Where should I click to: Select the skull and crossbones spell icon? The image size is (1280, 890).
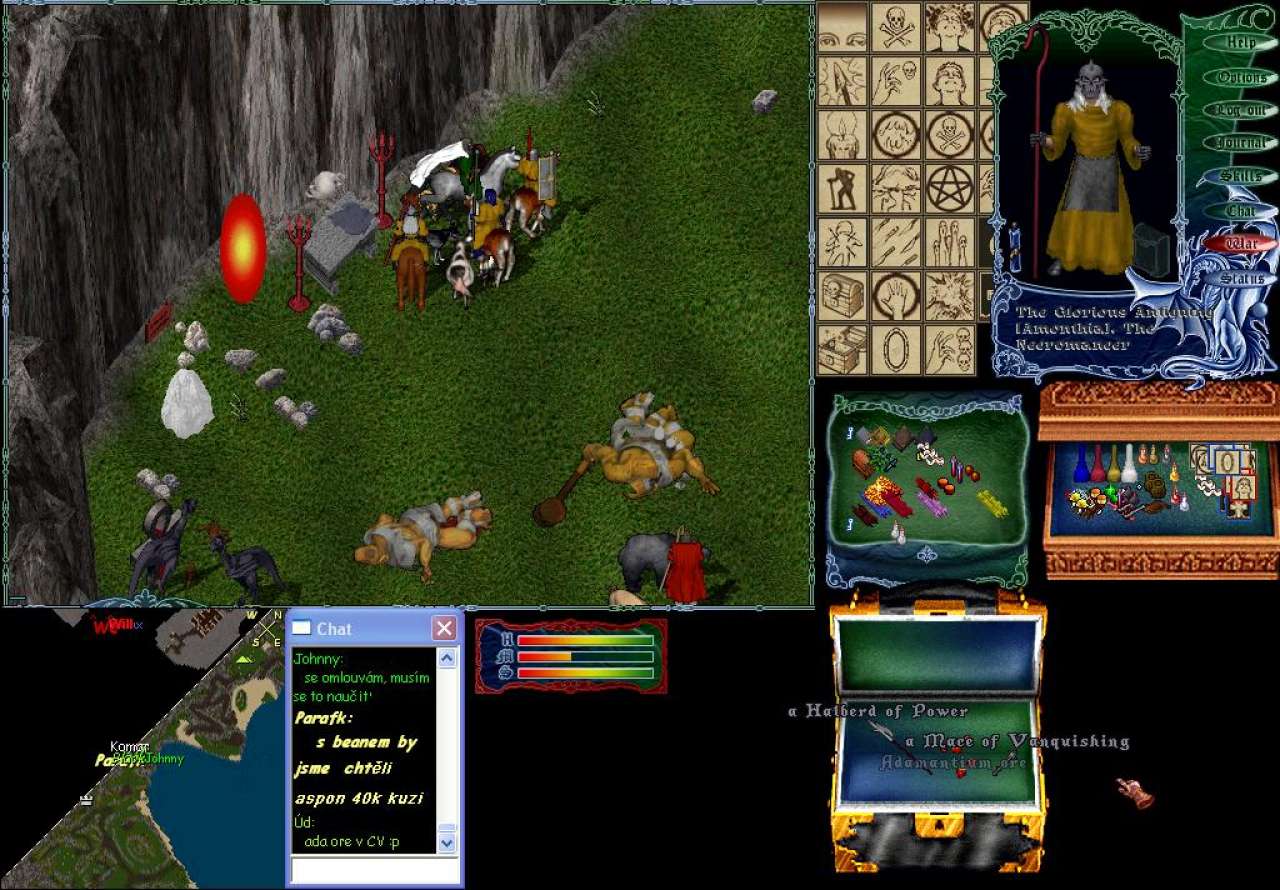[896, 26]
